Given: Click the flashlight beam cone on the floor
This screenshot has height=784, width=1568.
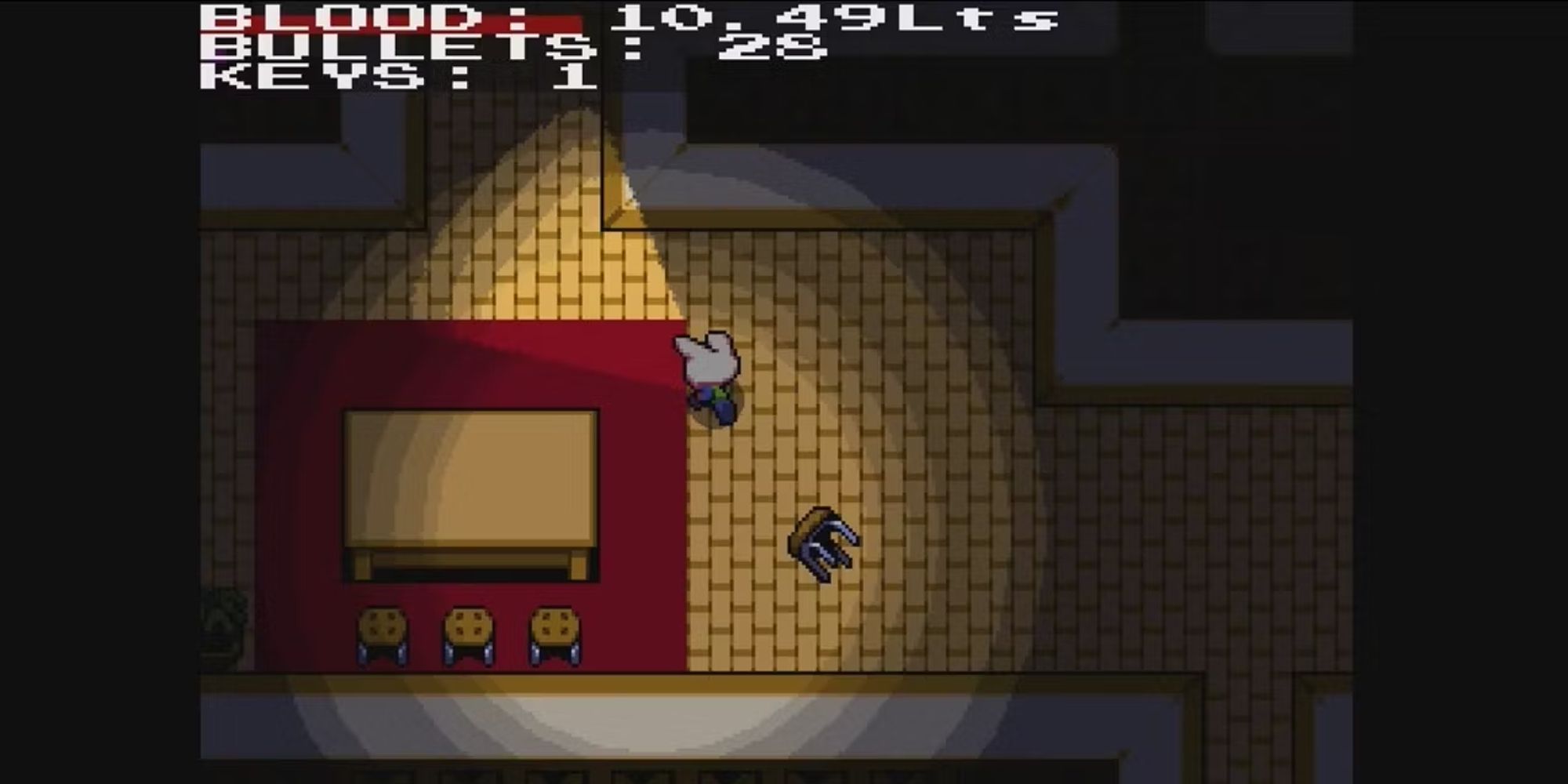Looking at the screenshot, I should click(549, 235).
